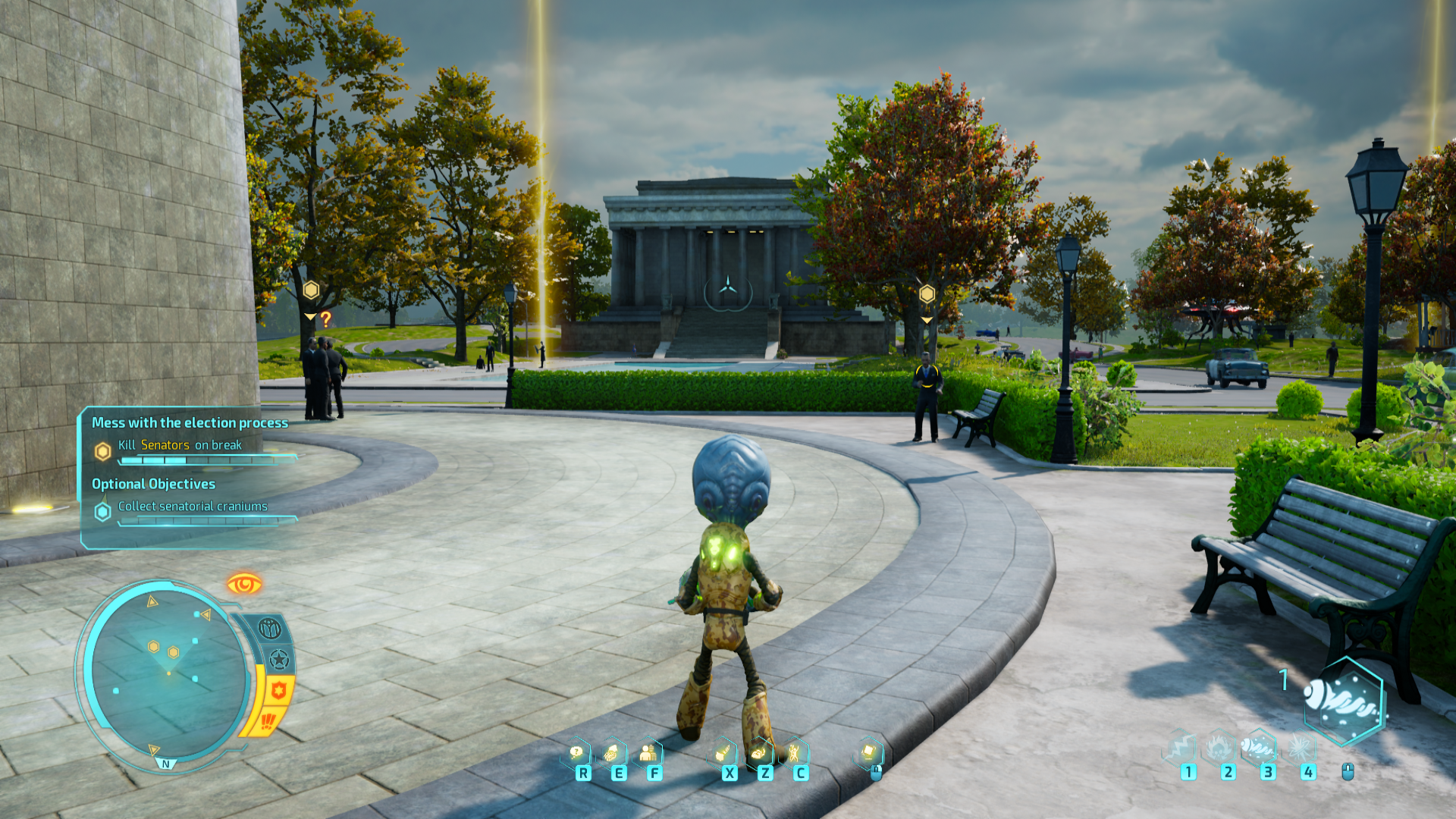Activate the ability icon above Z
The image size is (1456, 819).
pos(759,753)
